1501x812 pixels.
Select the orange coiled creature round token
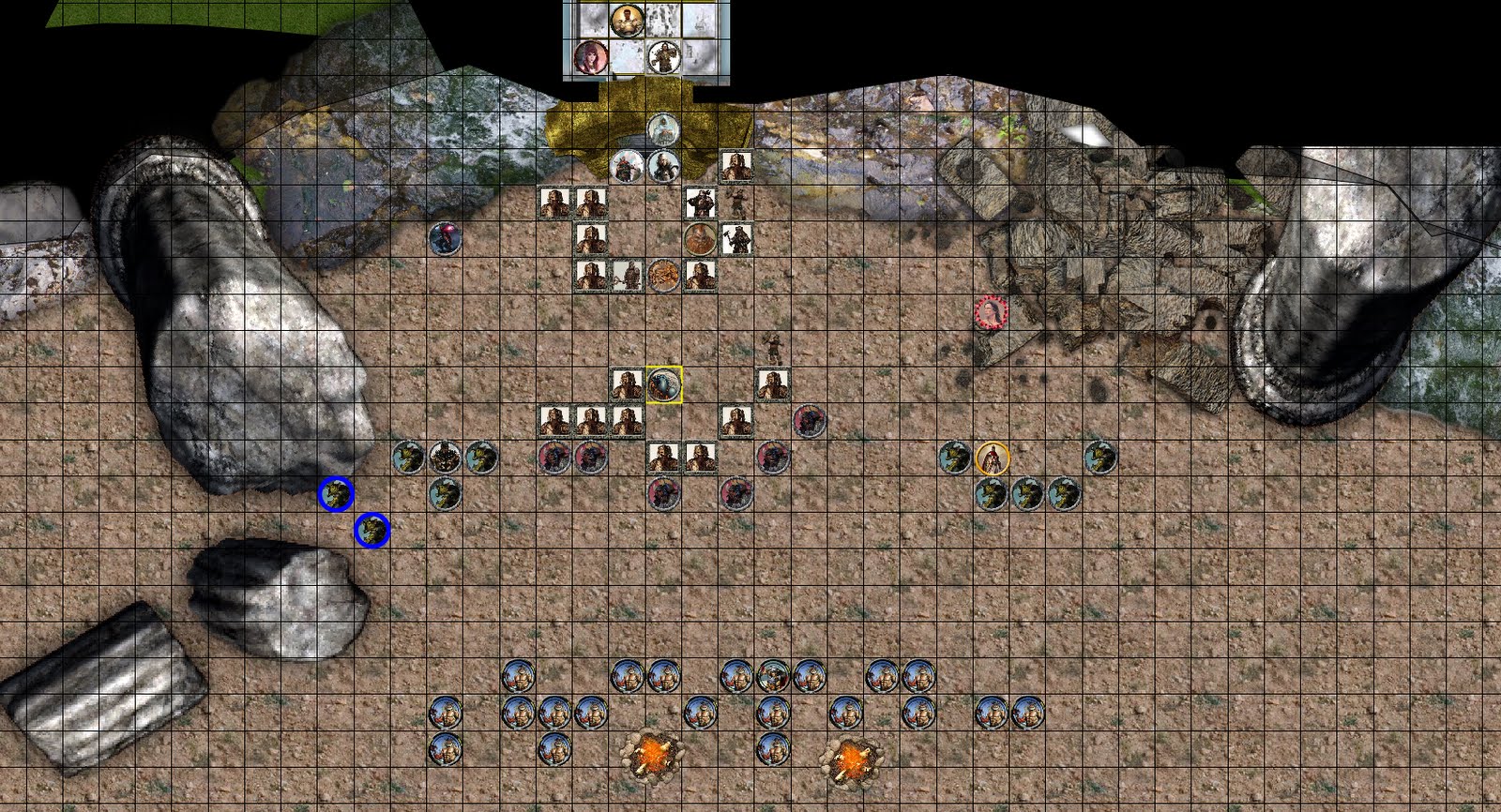(x=663, y=274)
